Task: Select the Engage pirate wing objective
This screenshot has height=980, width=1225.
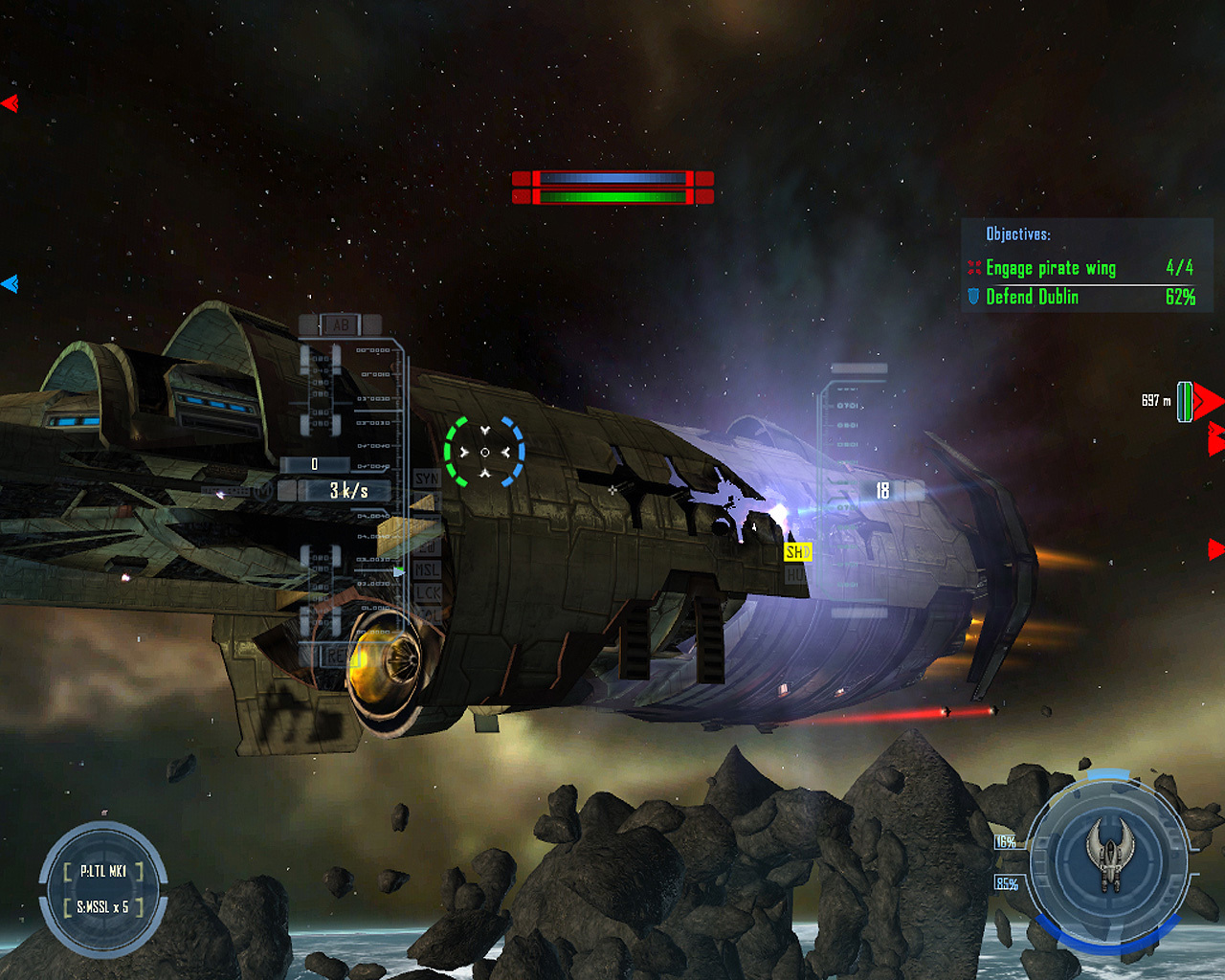Action: [x=1050, y=269]
